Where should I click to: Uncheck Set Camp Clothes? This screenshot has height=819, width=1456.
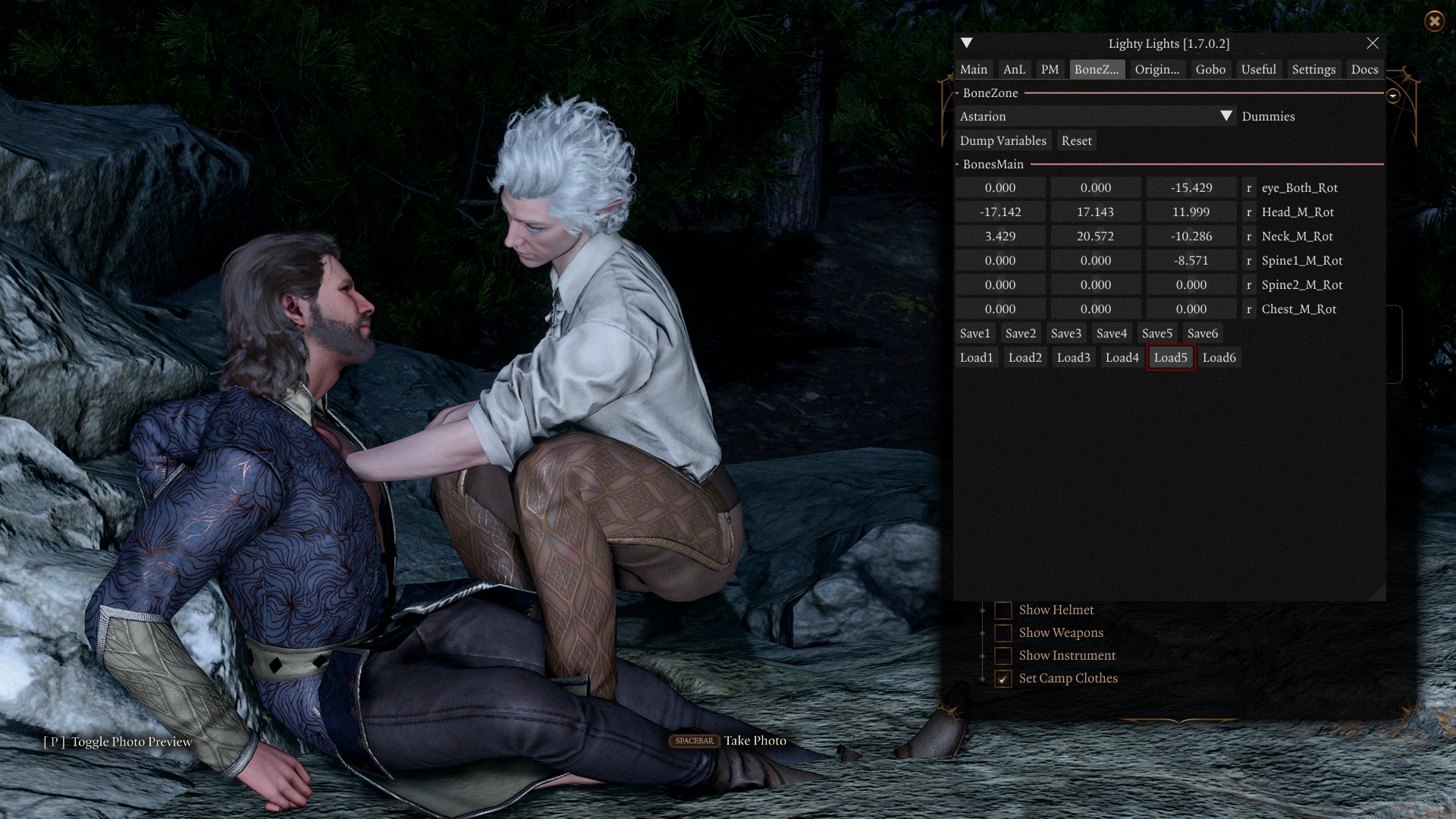coord(1003,679)
